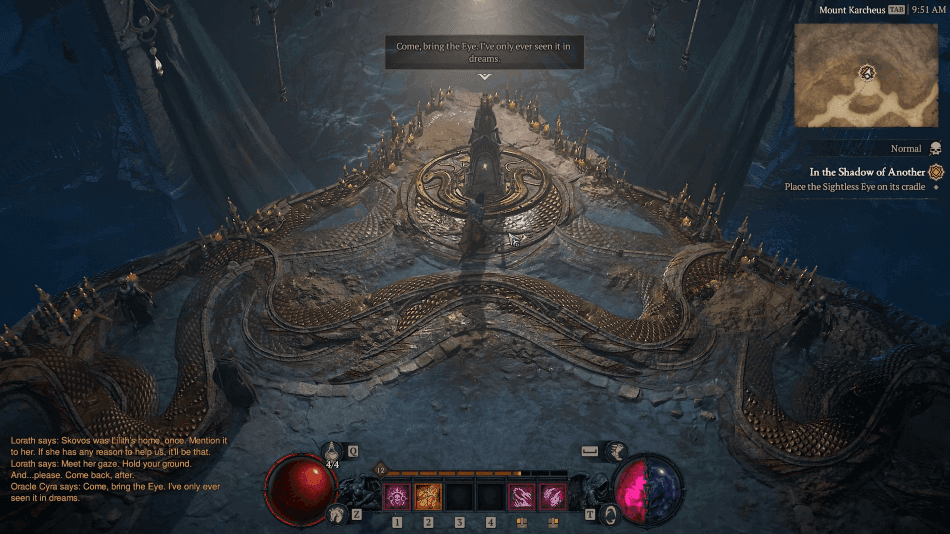This screenshot has width=950, height=534.
Task: Click the quest marker on the minimap
Action: pos(867,72)
